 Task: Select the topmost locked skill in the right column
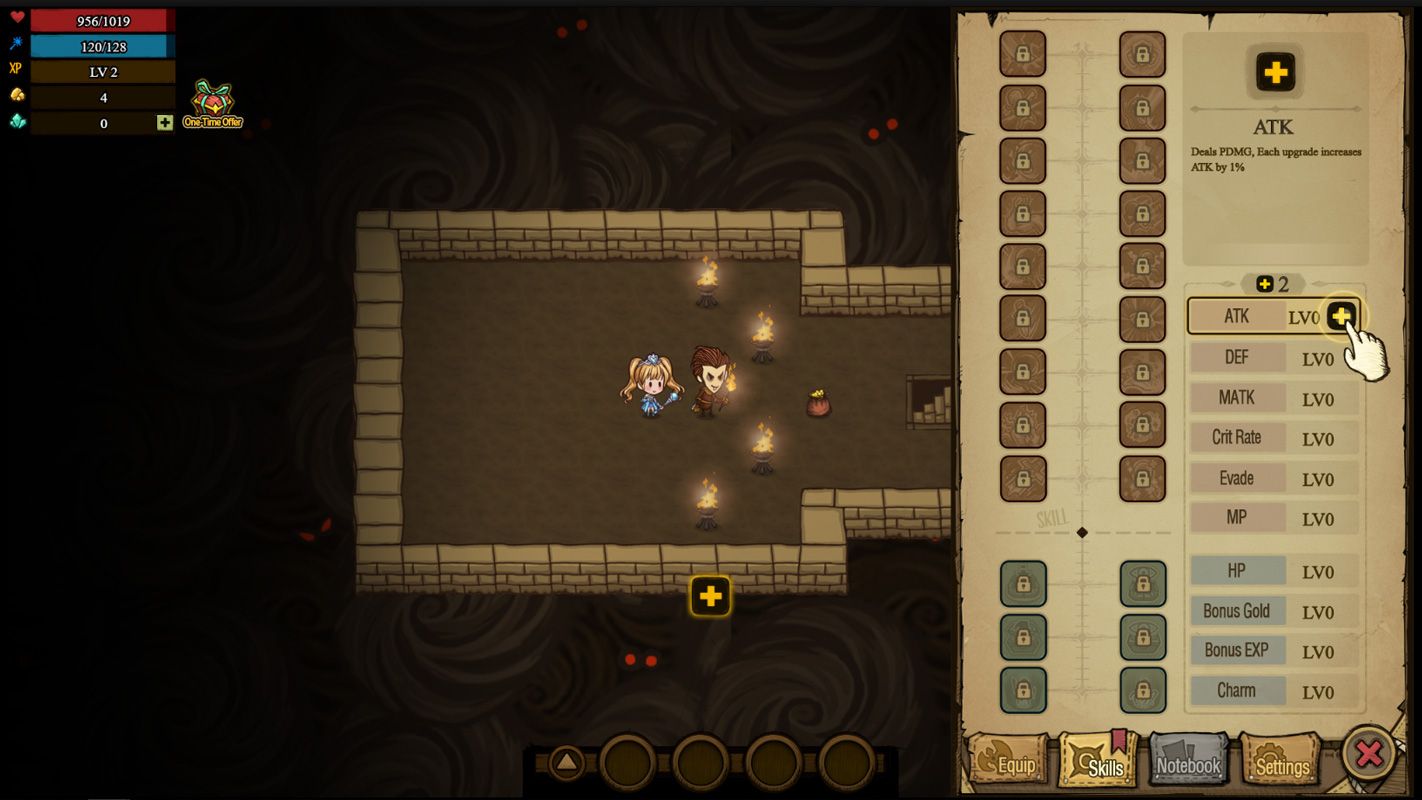click(x=1143, y=55)
